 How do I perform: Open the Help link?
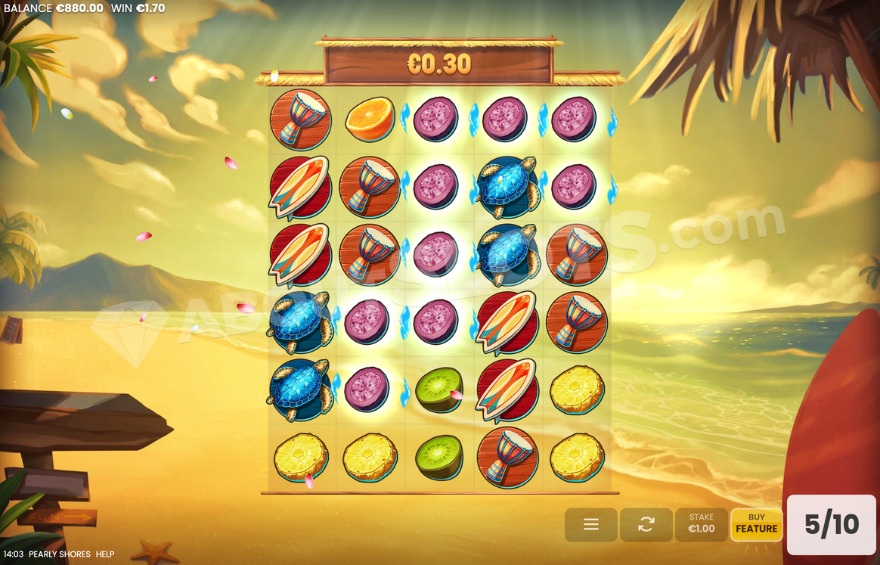(x=105, y=554)
